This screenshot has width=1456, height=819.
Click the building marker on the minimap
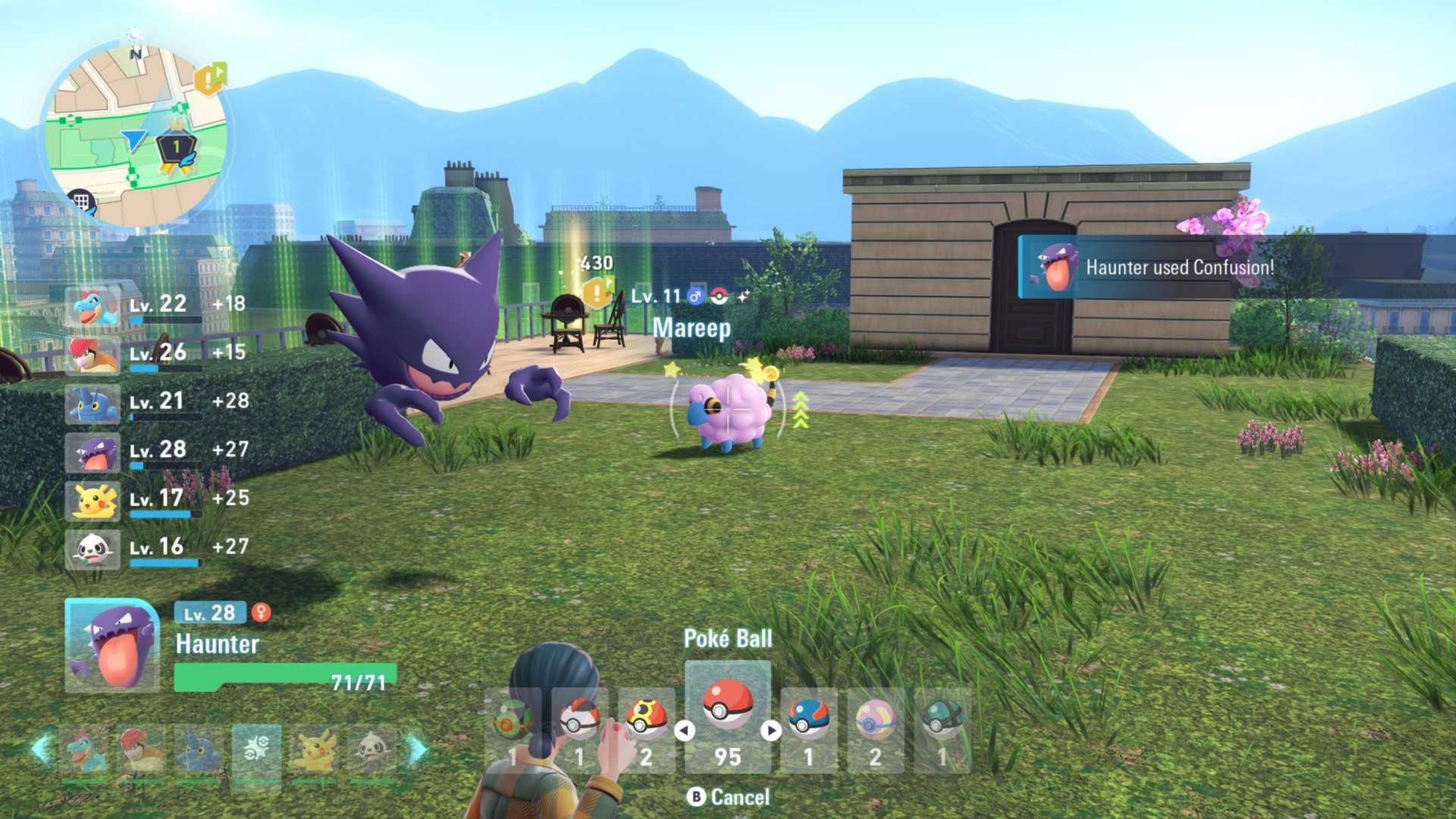pyautogui.click(x=82, y=199)
